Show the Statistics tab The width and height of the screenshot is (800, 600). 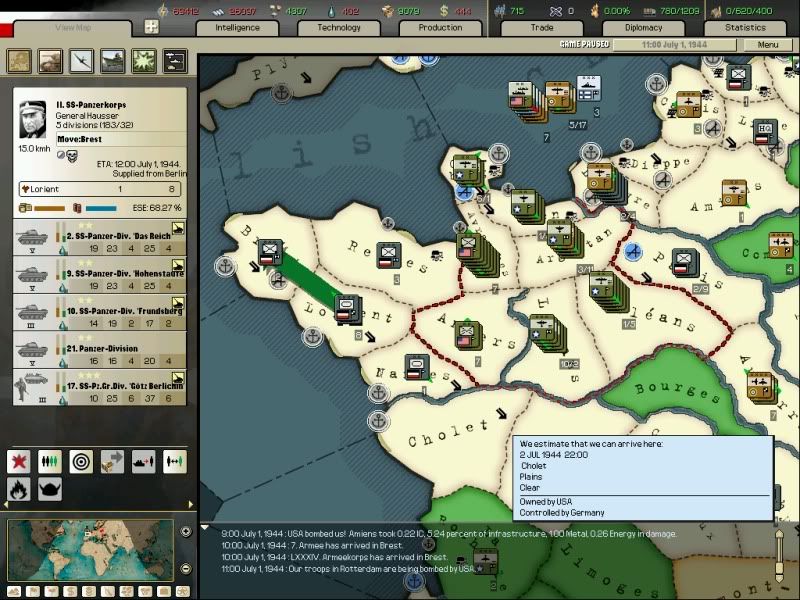point(745,28)
